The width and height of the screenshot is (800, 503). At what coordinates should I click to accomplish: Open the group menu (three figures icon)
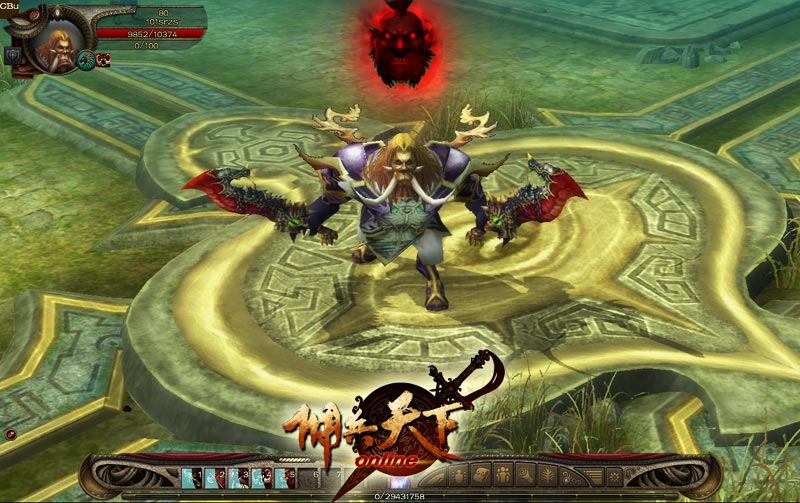[503, 475]
